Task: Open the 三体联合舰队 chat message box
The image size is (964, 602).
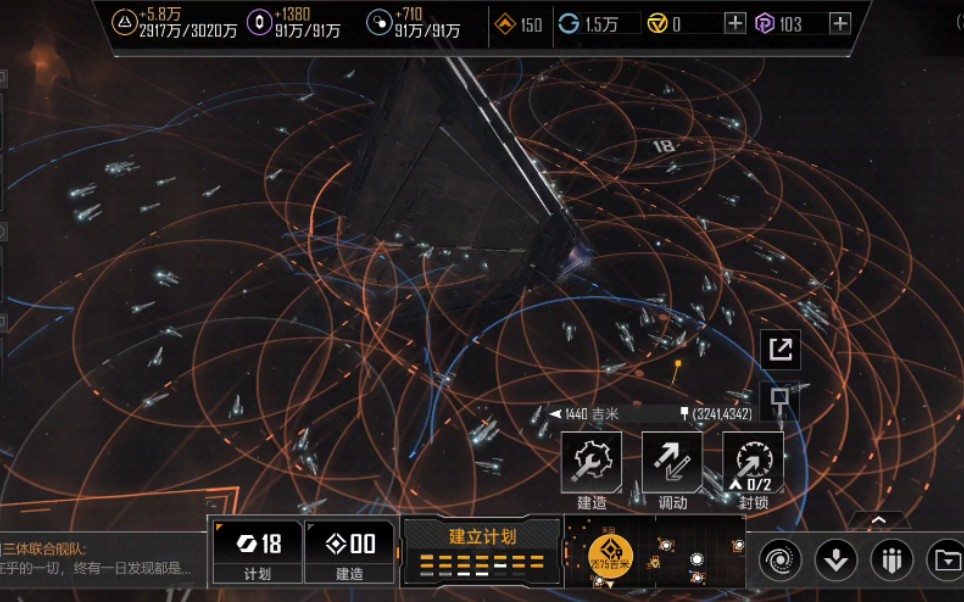Action: click(100, 560)
